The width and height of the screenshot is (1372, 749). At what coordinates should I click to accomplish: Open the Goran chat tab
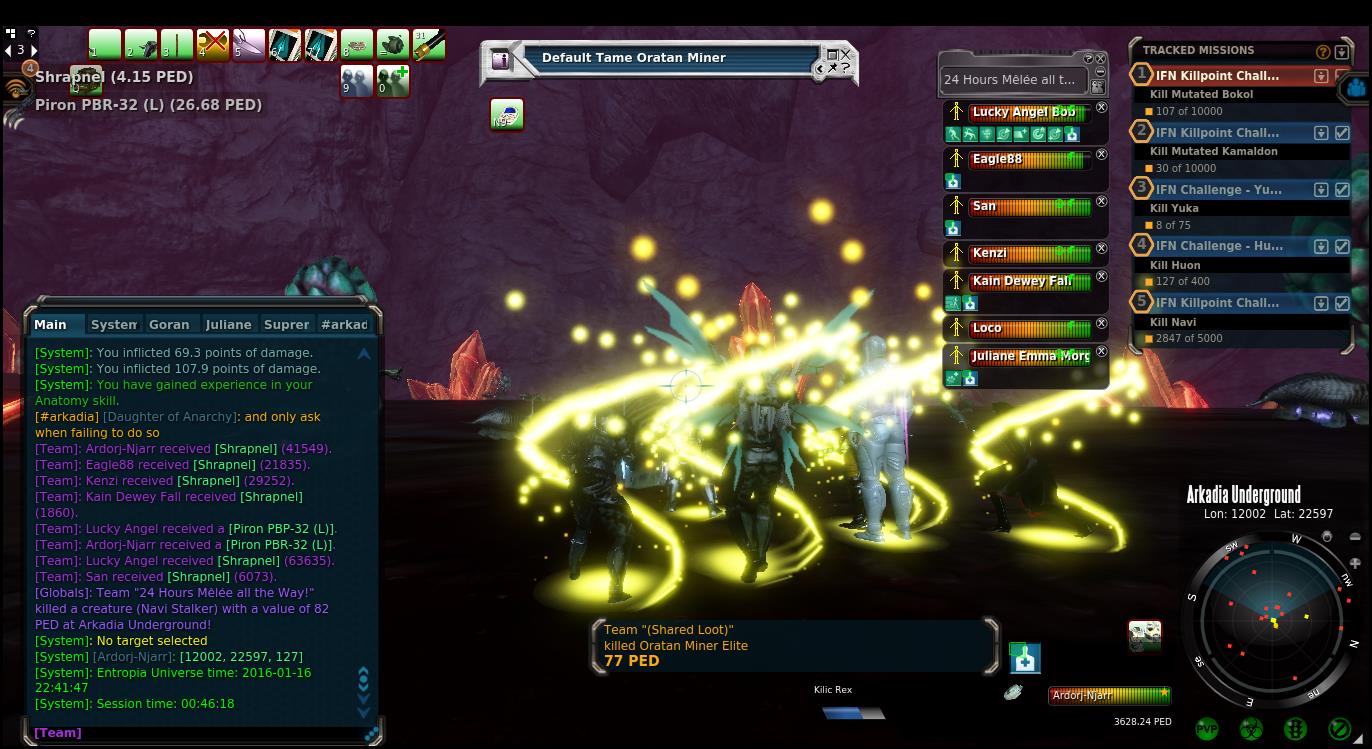(x=169, y=324)
